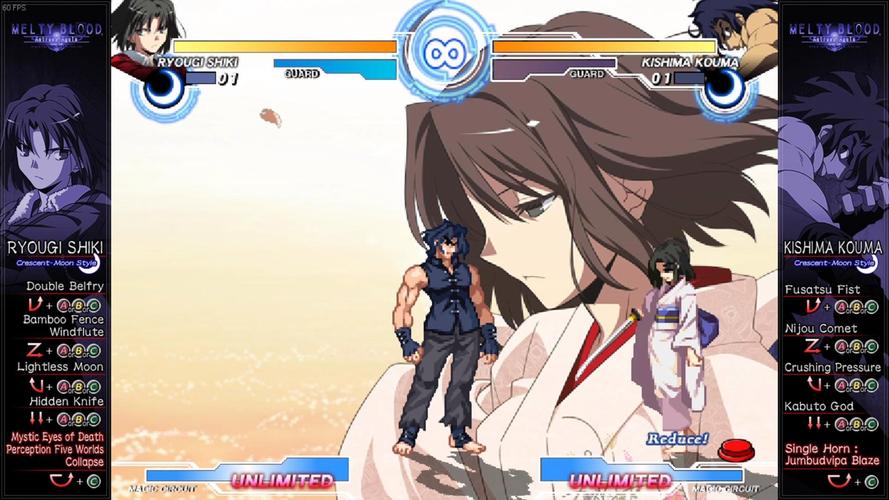Click the red Reduce! button indicator

[x=735, y=451]
